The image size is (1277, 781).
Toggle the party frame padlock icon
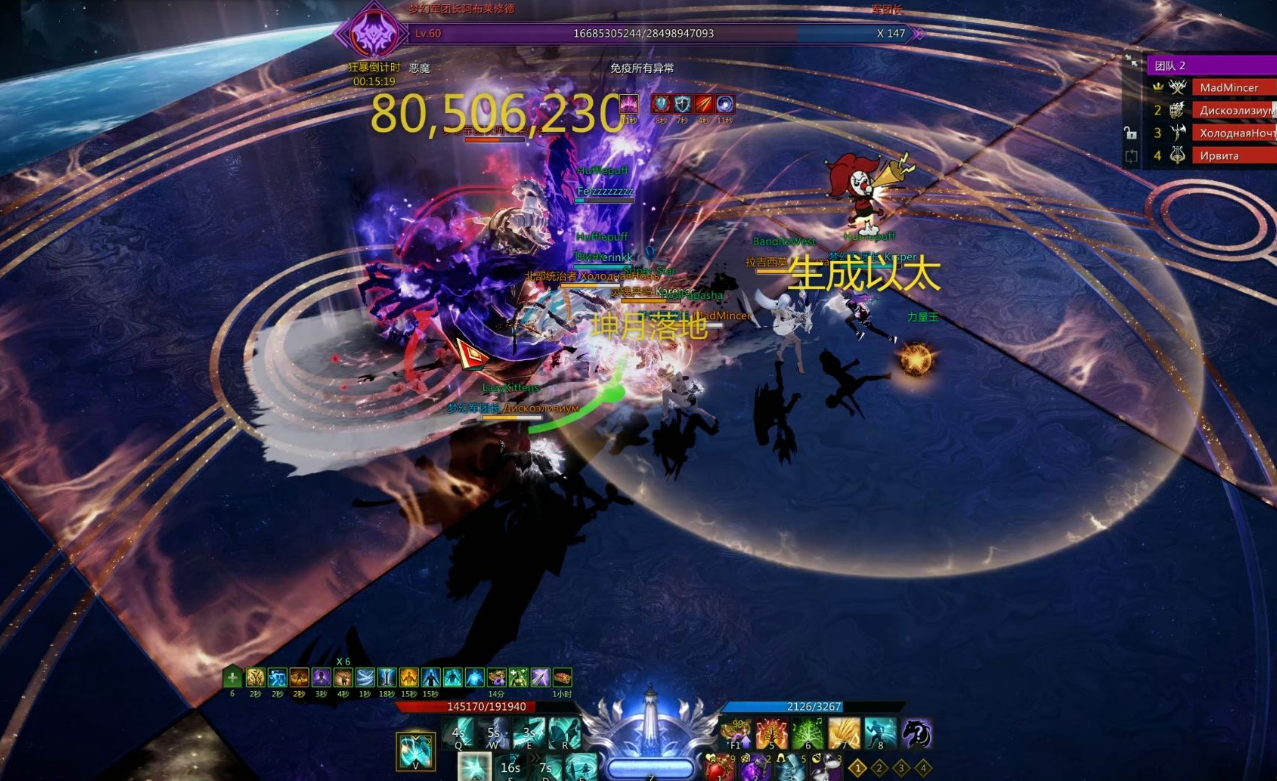click(x=1131, y=133)
